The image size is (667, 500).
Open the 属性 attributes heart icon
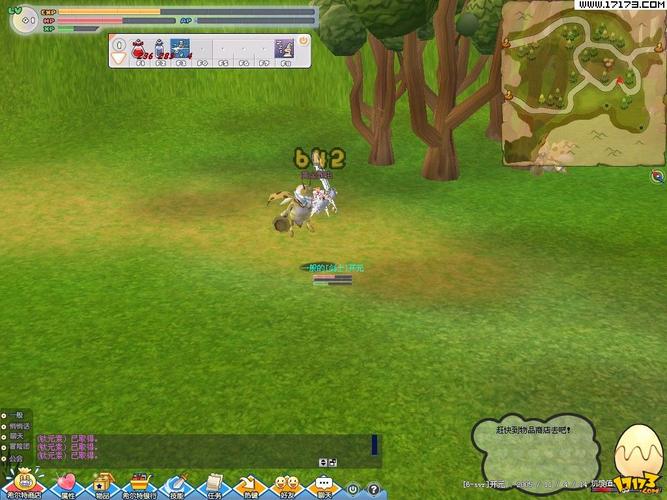click(x=67, y=484)
